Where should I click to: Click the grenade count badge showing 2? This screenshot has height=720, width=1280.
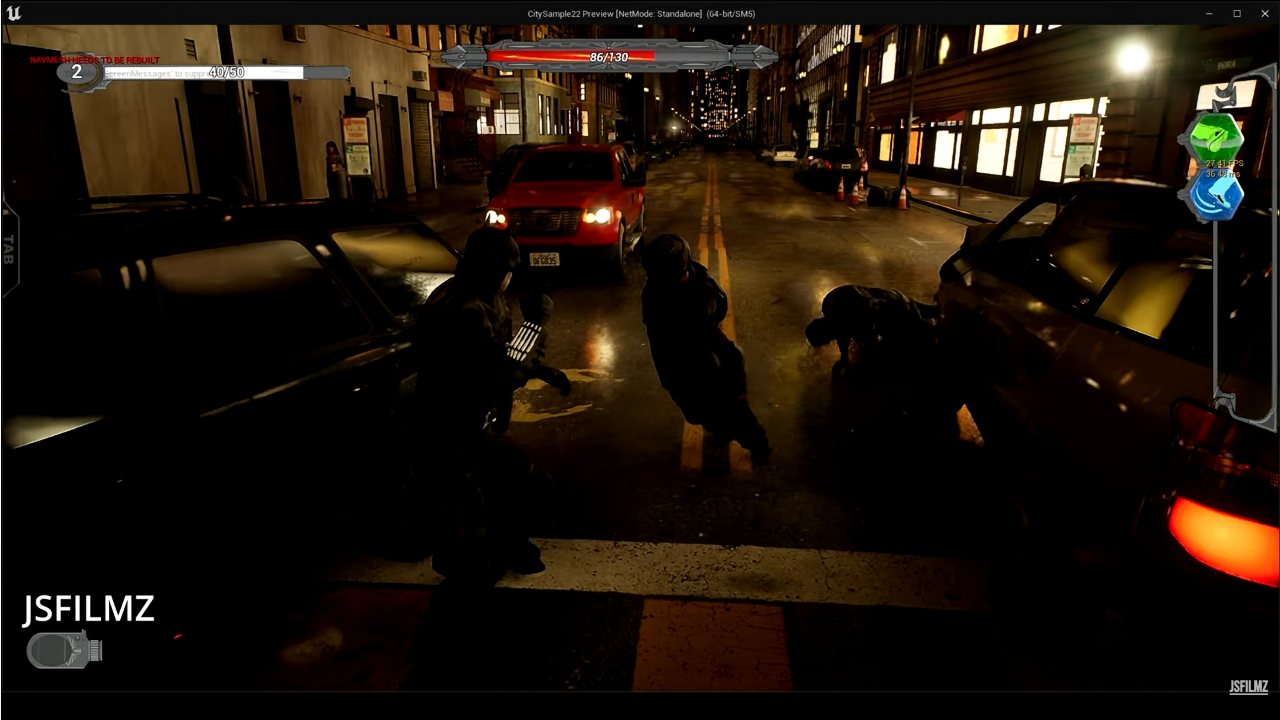coord(76,72)
